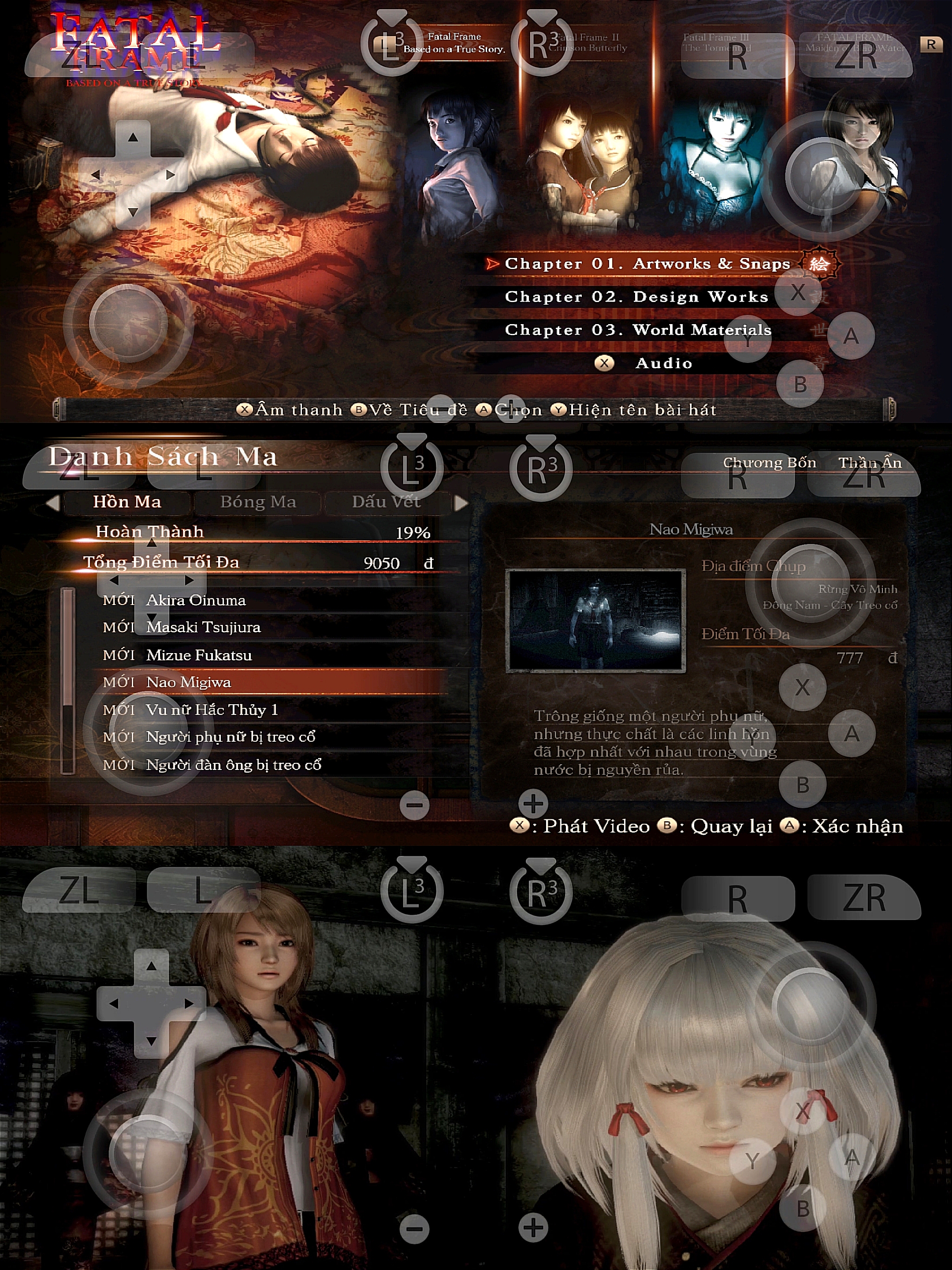The height and width of the screenshot is (1270, 952).
Task: Show the Dấu Vết tab
Action: click(386, 502)
